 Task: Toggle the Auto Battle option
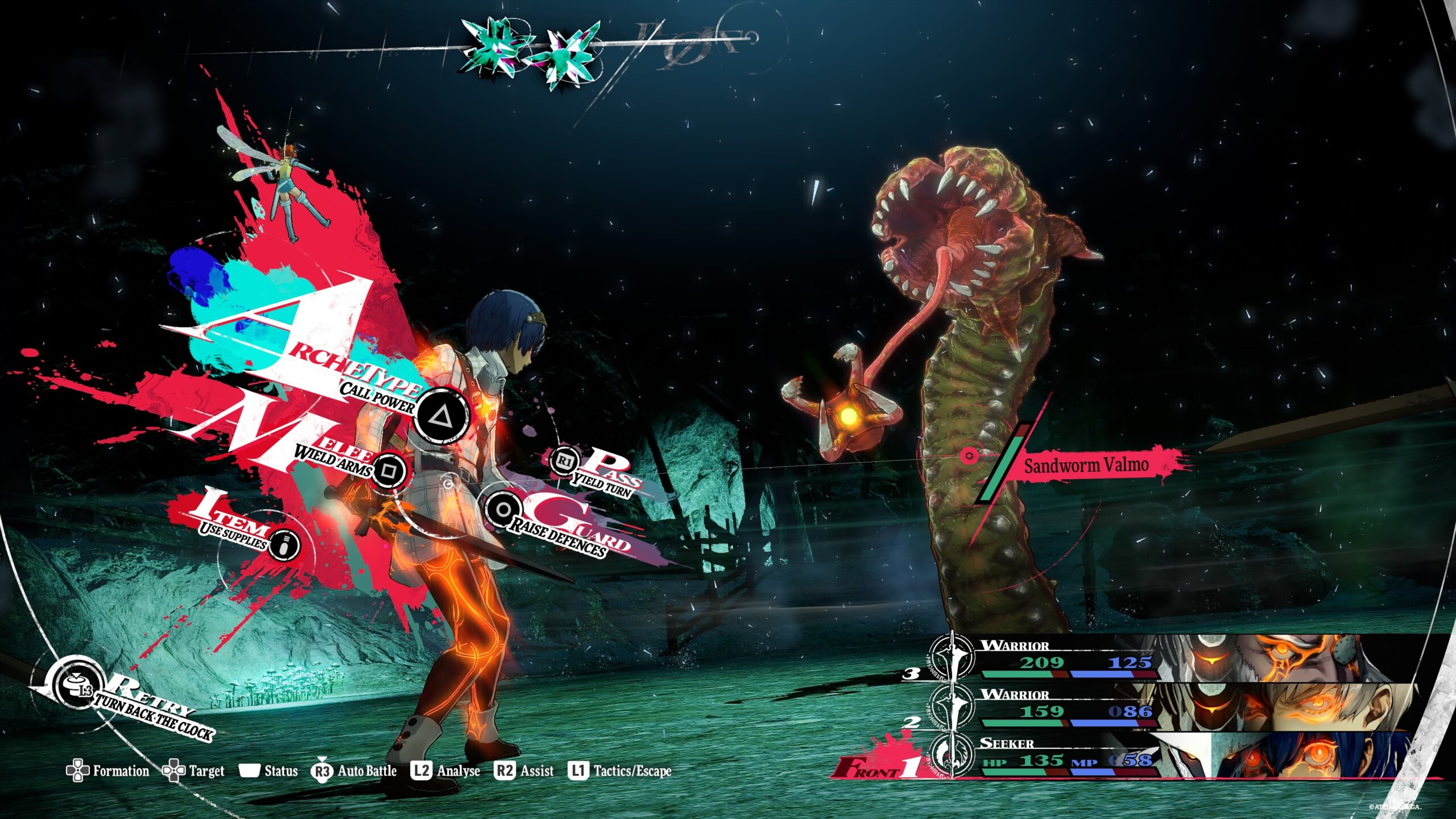(x=354, y=771)
